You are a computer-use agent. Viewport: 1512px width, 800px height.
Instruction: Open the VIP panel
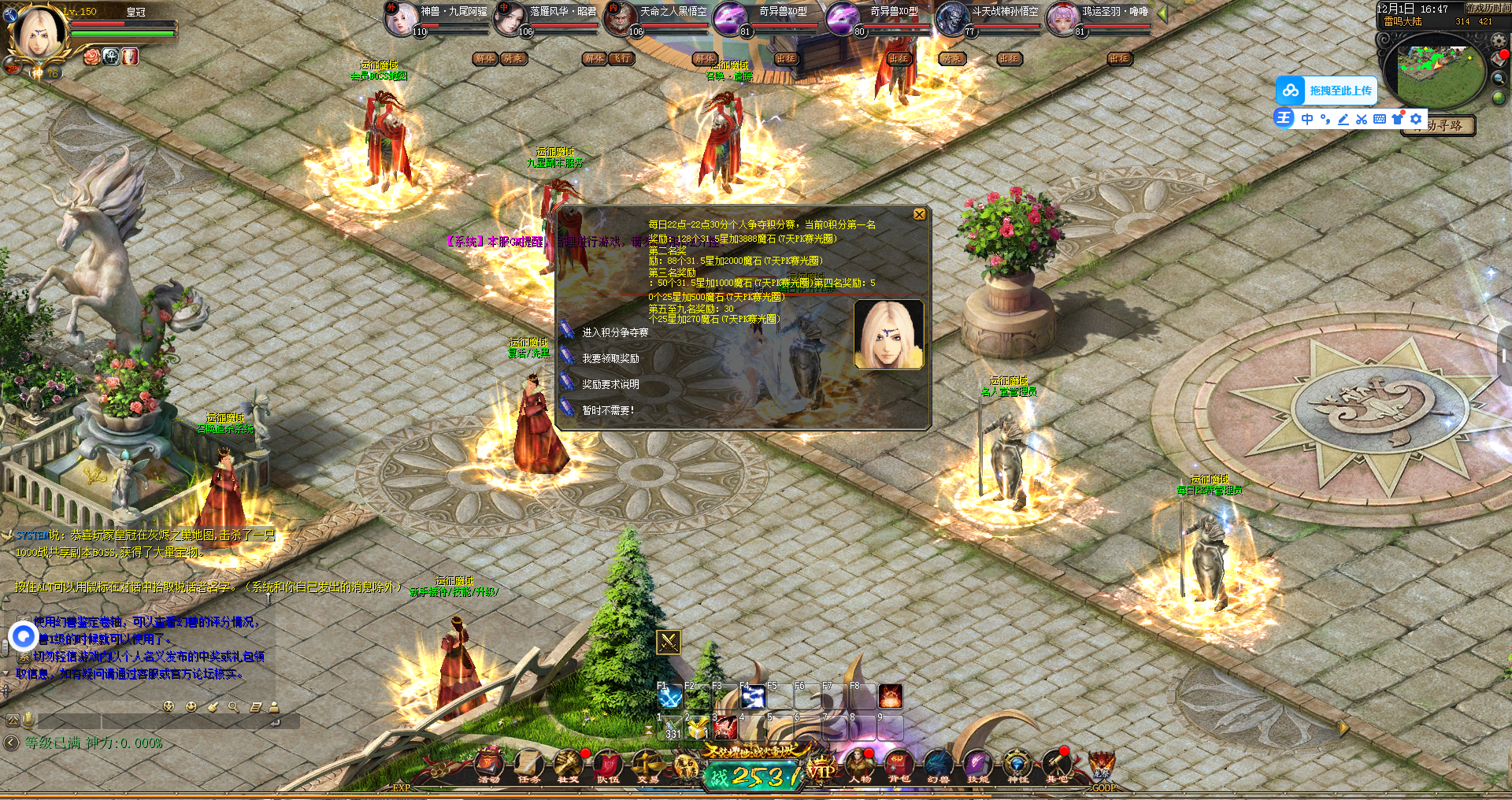pyautogui.click(x=821, y=770)
